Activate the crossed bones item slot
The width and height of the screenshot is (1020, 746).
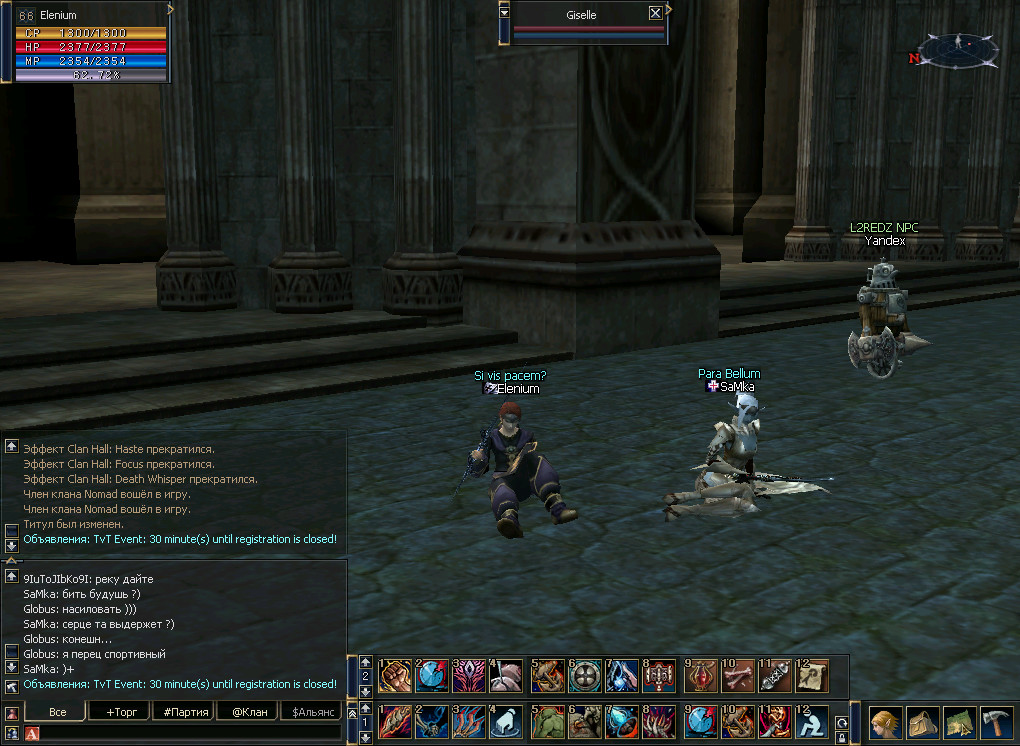coord(738,675)
